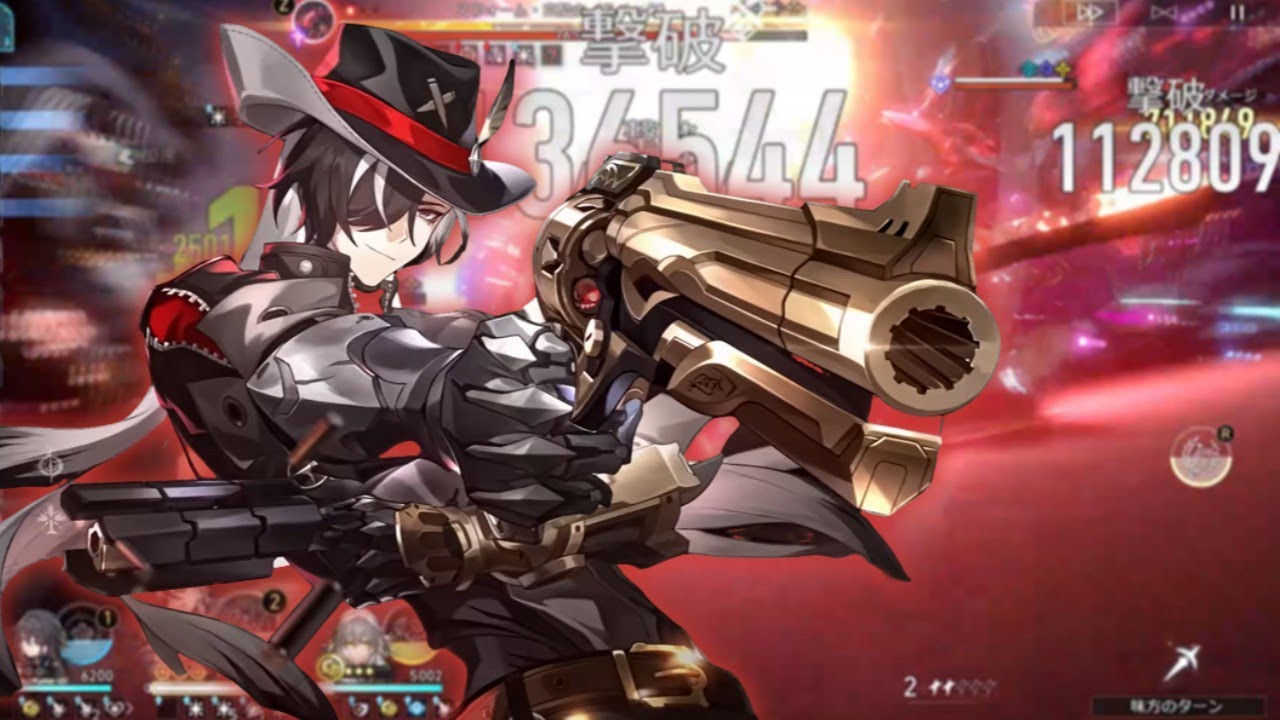The height and width of the screenshot is (720, 1280).
Task: Click the imaginary weakness icon near the toughness bar
Action: click(1062, 68)
